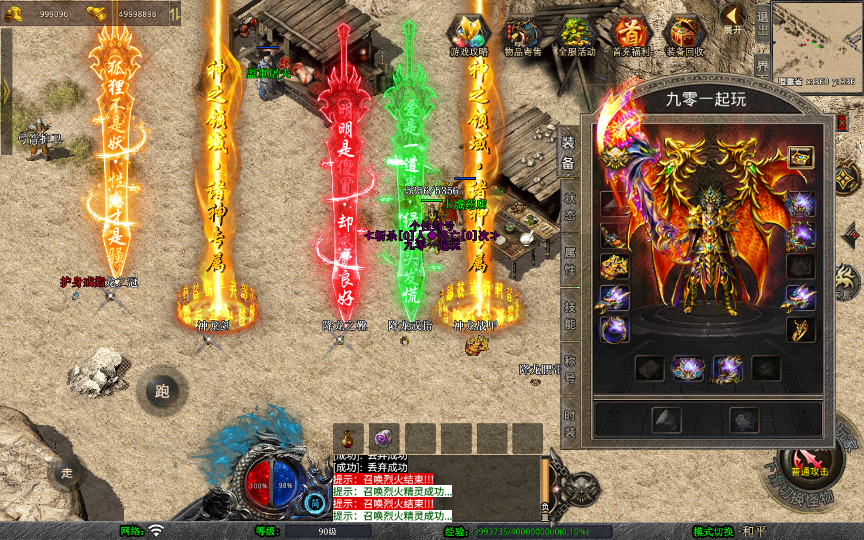The image size is (864, 540).
Task: Click the 退出 exit button
Action: [762, 22]
